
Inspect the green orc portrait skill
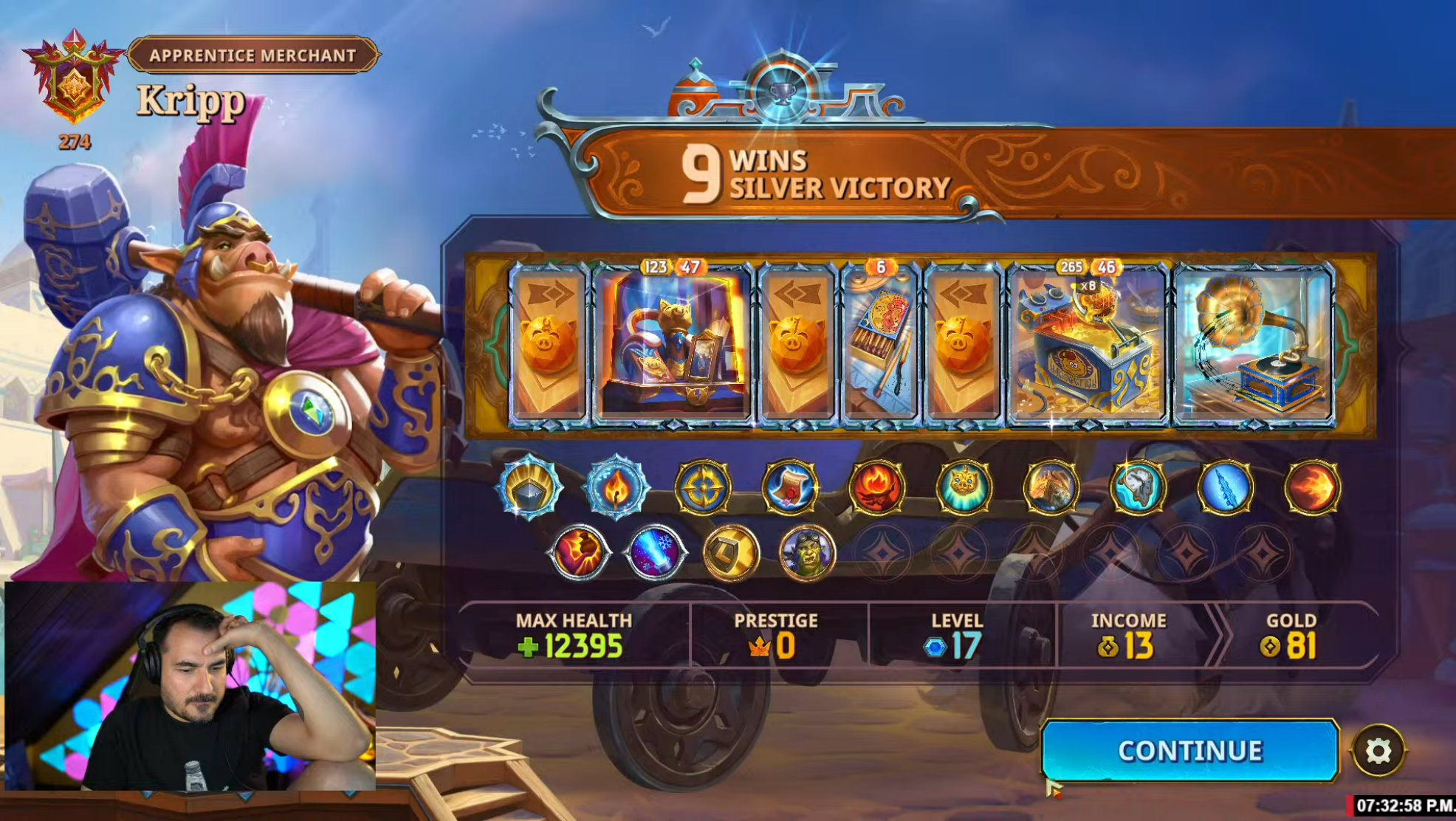click(x=807, y=552)
